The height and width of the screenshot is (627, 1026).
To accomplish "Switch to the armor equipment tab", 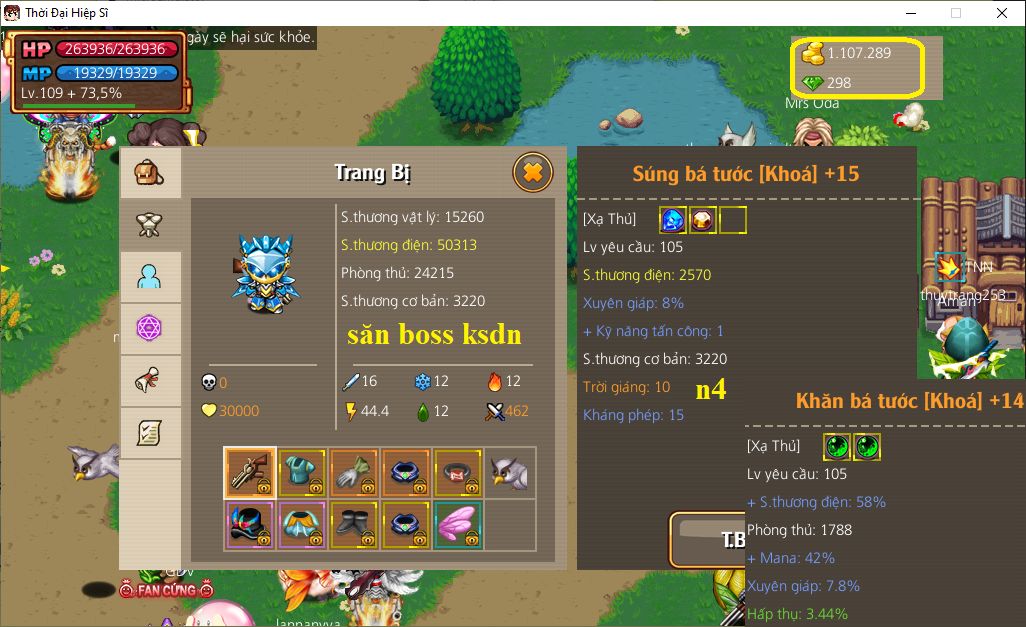I will click(150, 225).
